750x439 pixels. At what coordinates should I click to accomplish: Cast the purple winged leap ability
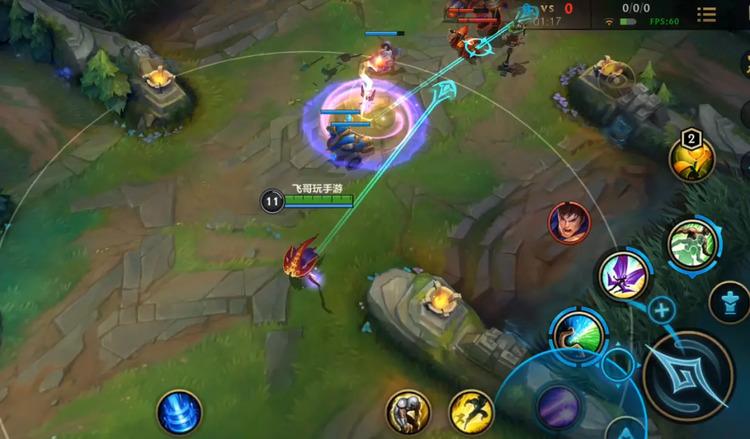[624, 275]
